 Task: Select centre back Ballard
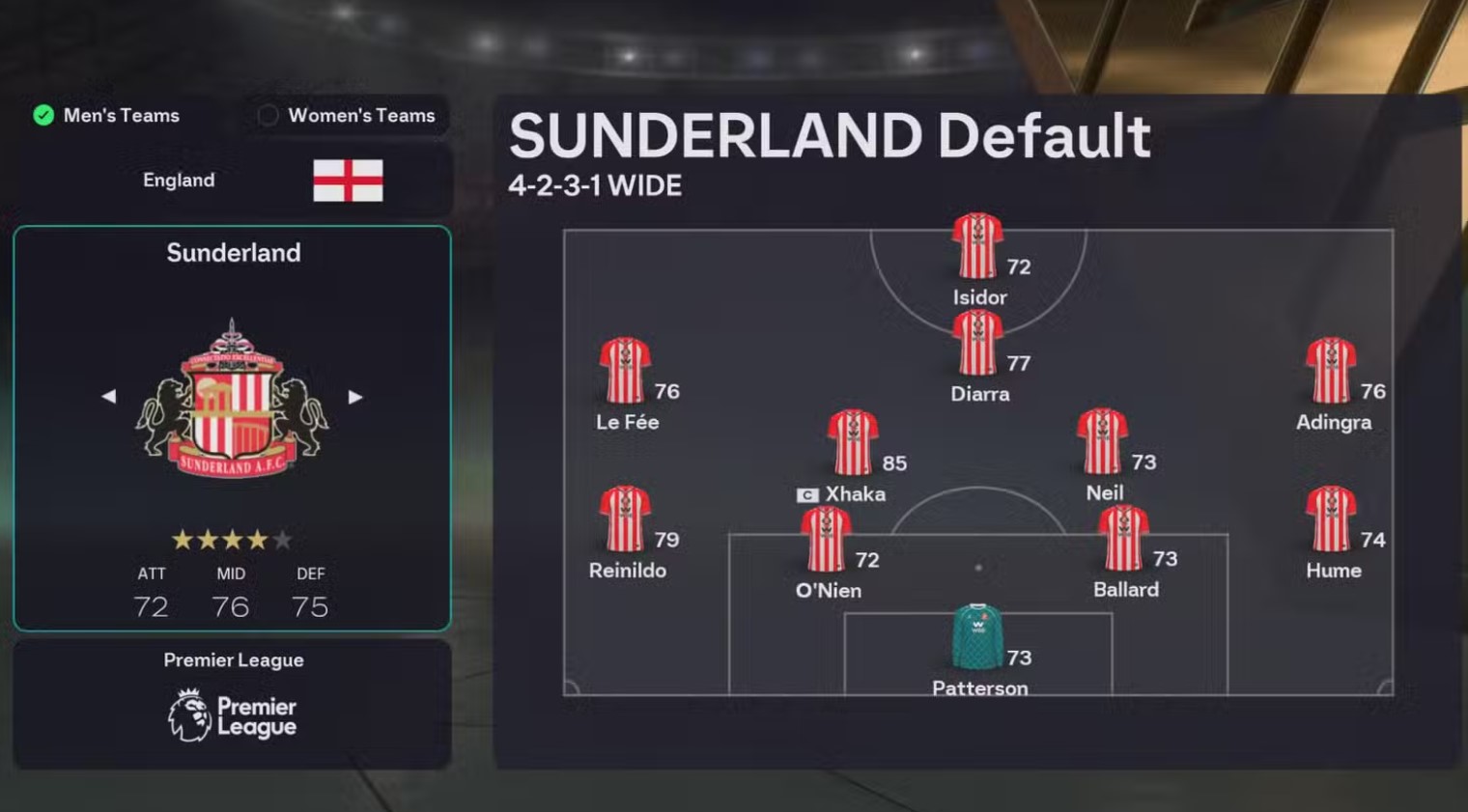(x=1123, y=539)
